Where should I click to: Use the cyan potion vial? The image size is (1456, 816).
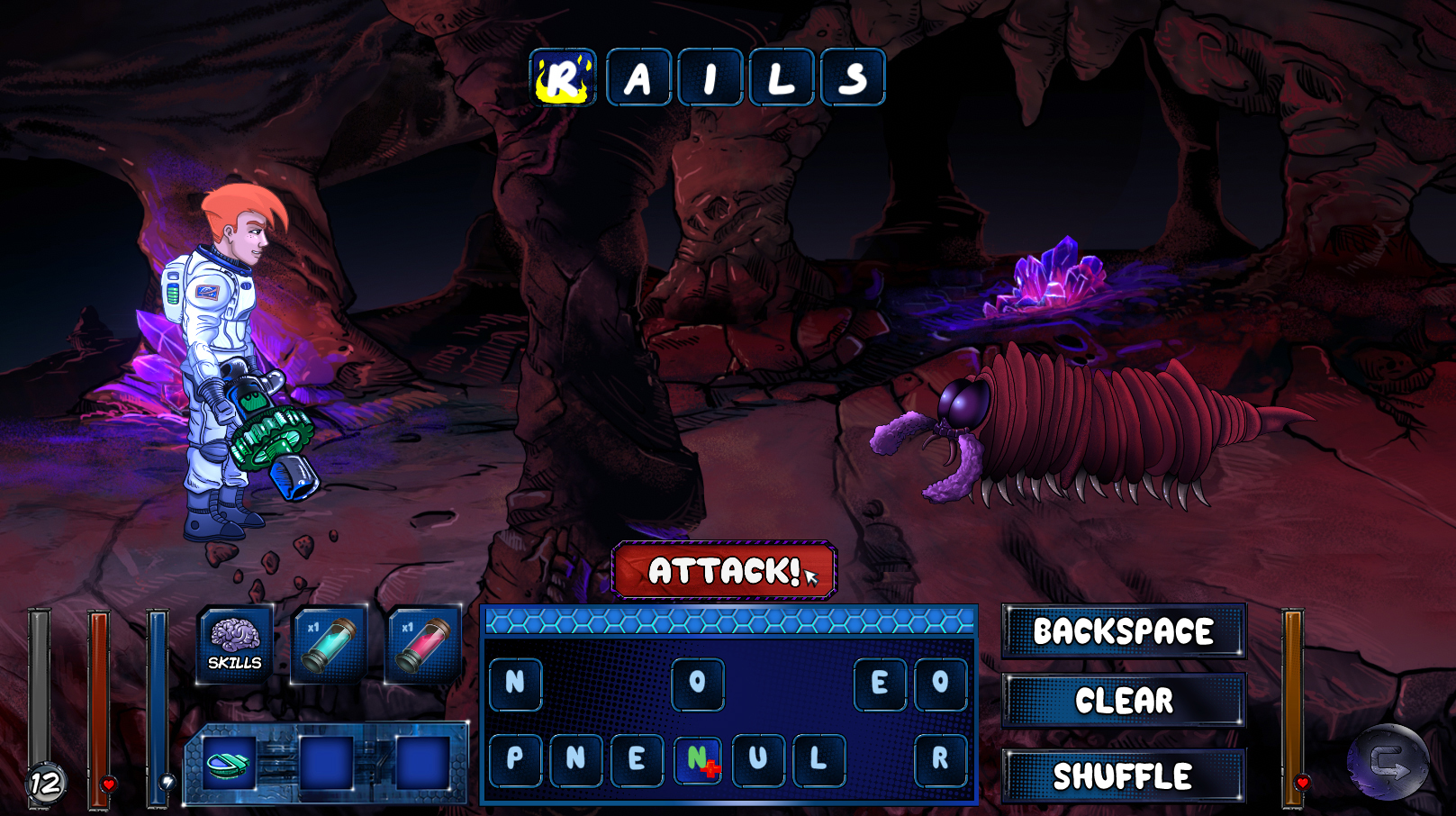pos(330,643)
